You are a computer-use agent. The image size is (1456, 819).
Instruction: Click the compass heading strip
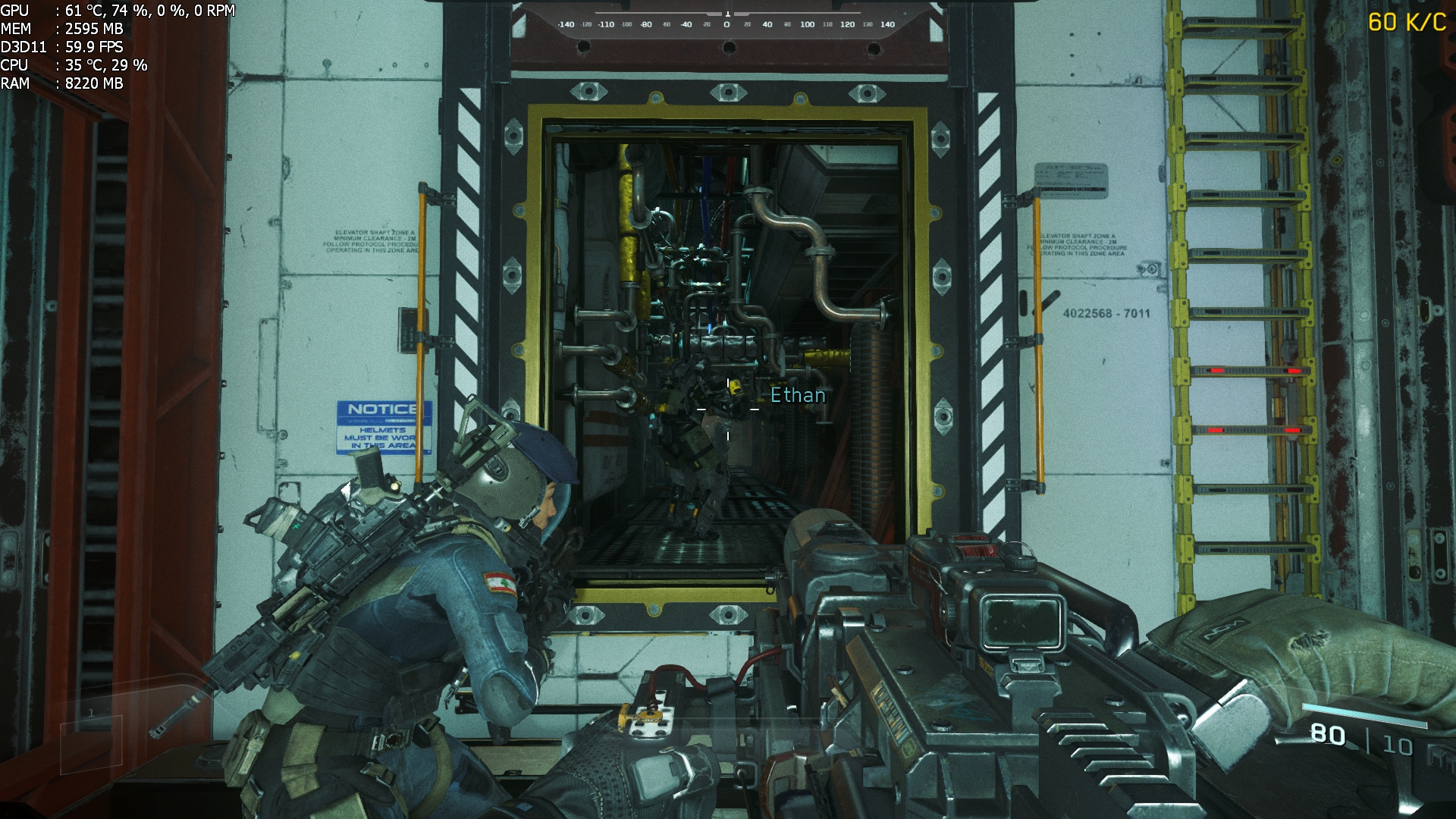coord(726,23)
